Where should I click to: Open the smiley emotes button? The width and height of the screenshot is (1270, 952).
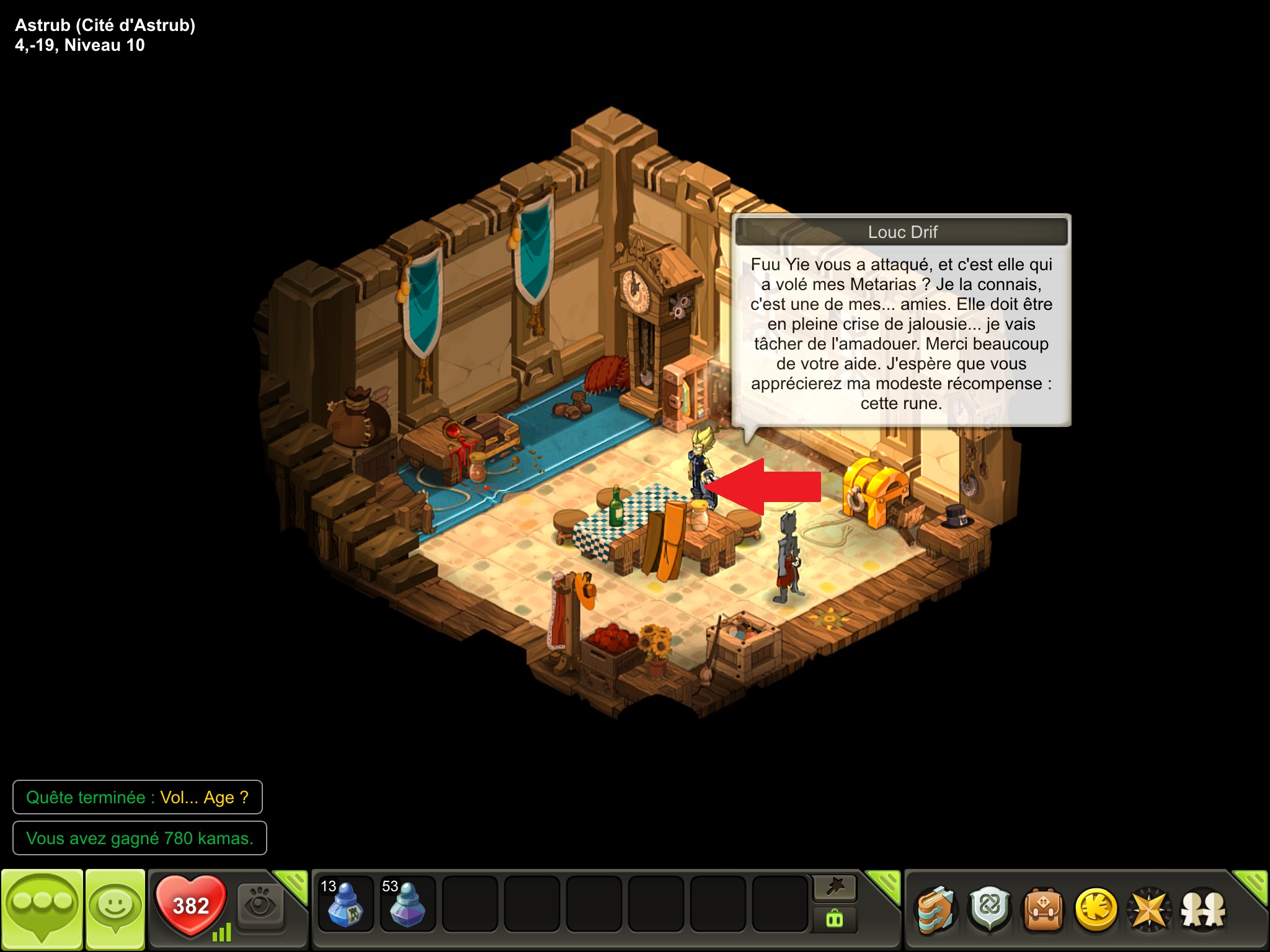click(115, 909)
